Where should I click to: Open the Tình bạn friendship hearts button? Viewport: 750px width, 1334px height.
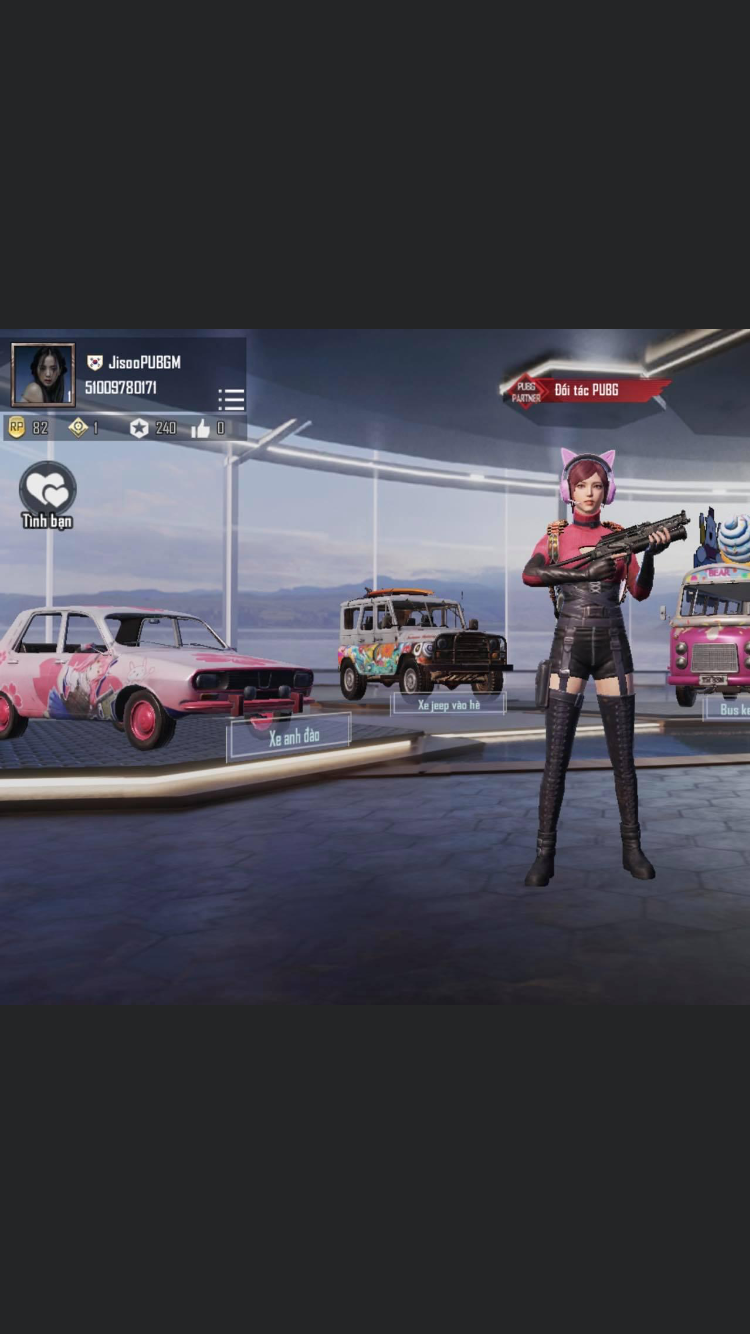(x=47, y=490)
